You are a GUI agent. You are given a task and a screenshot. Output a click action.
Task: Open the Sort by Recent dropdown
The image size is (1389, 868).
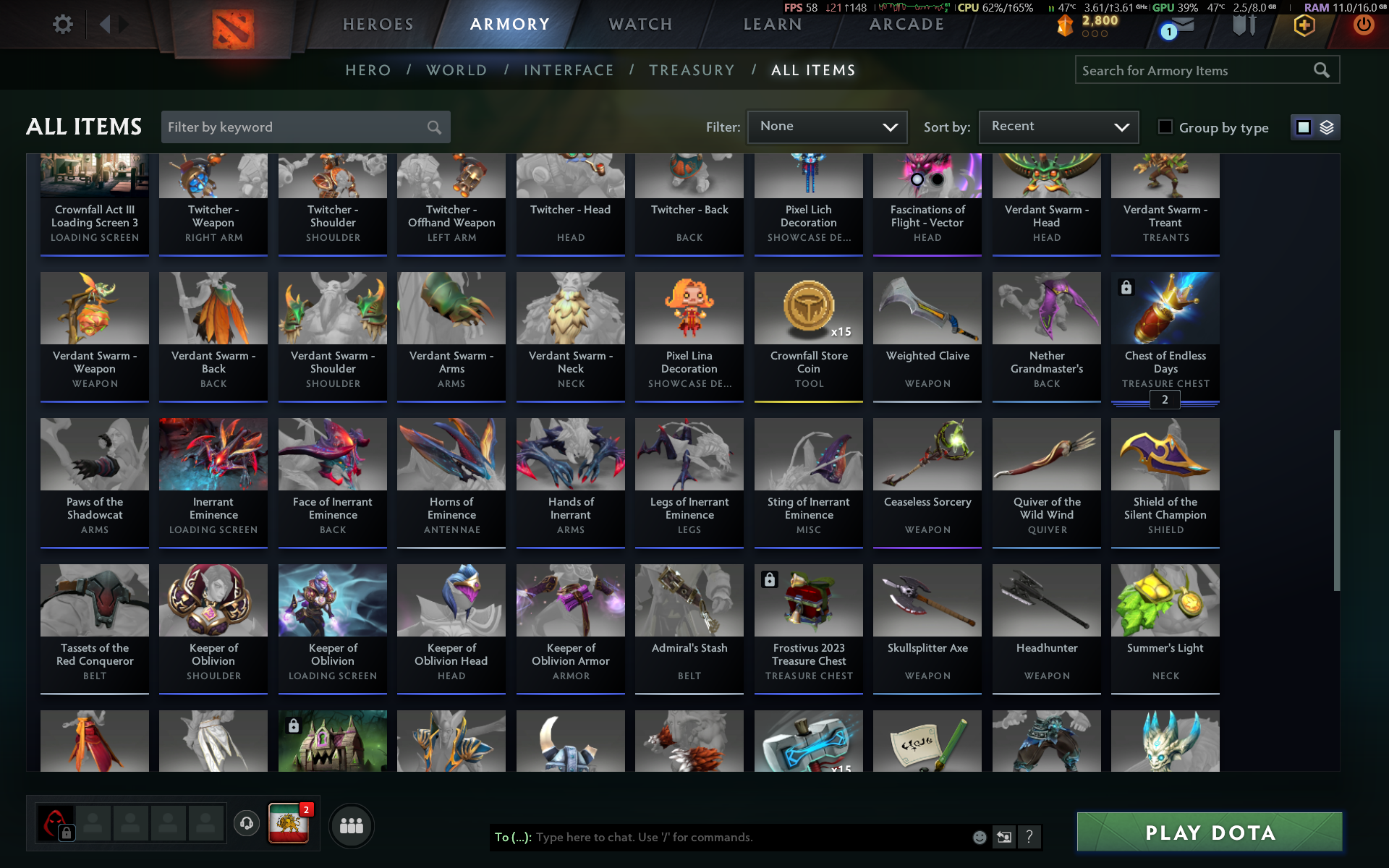1058,127
